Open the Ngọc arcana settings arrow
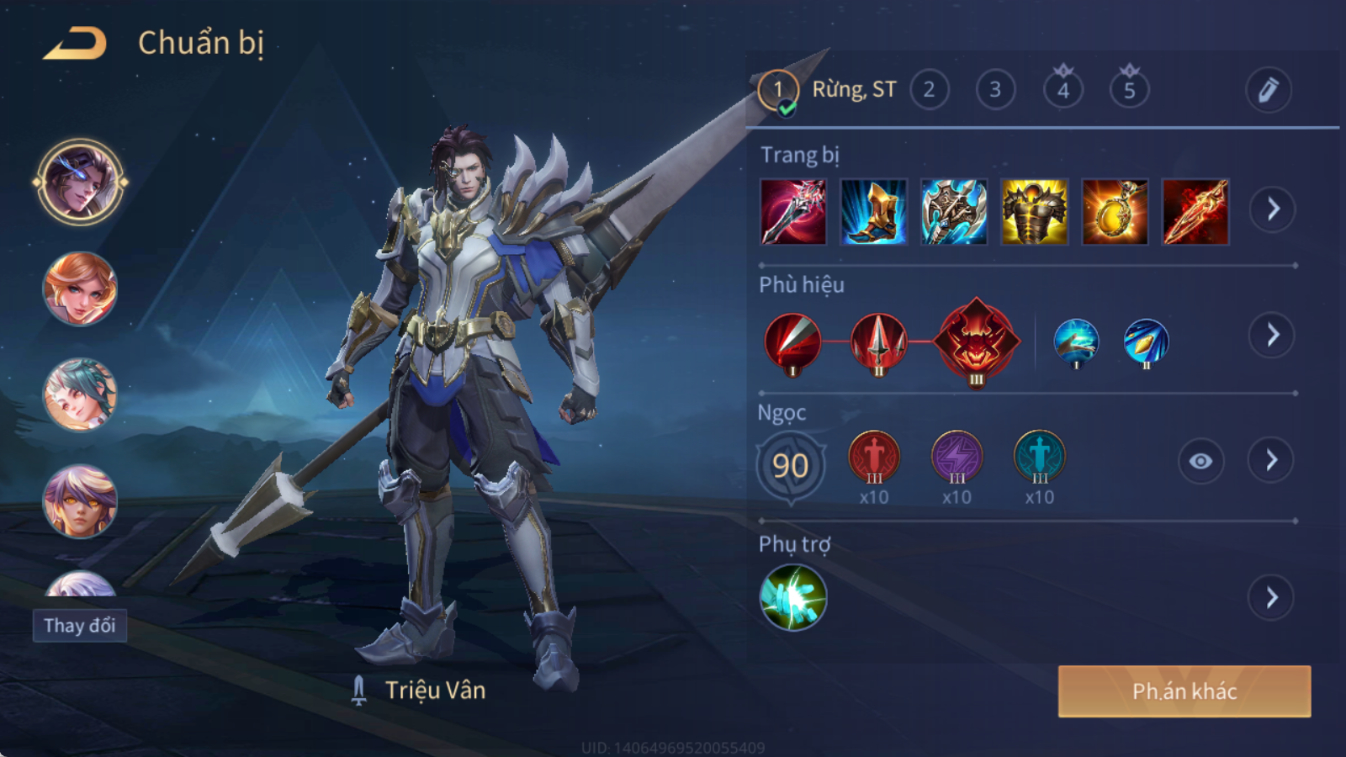 click(1271, 460)
